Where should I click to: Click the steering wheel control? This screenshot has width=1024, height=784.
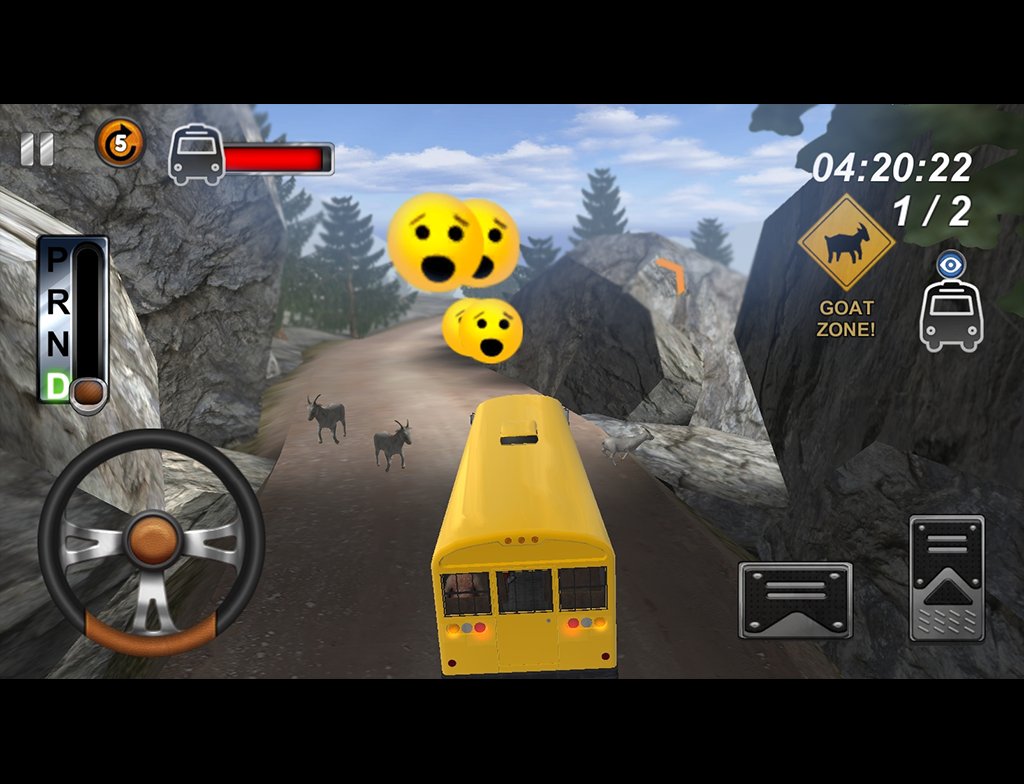[151, 541]
